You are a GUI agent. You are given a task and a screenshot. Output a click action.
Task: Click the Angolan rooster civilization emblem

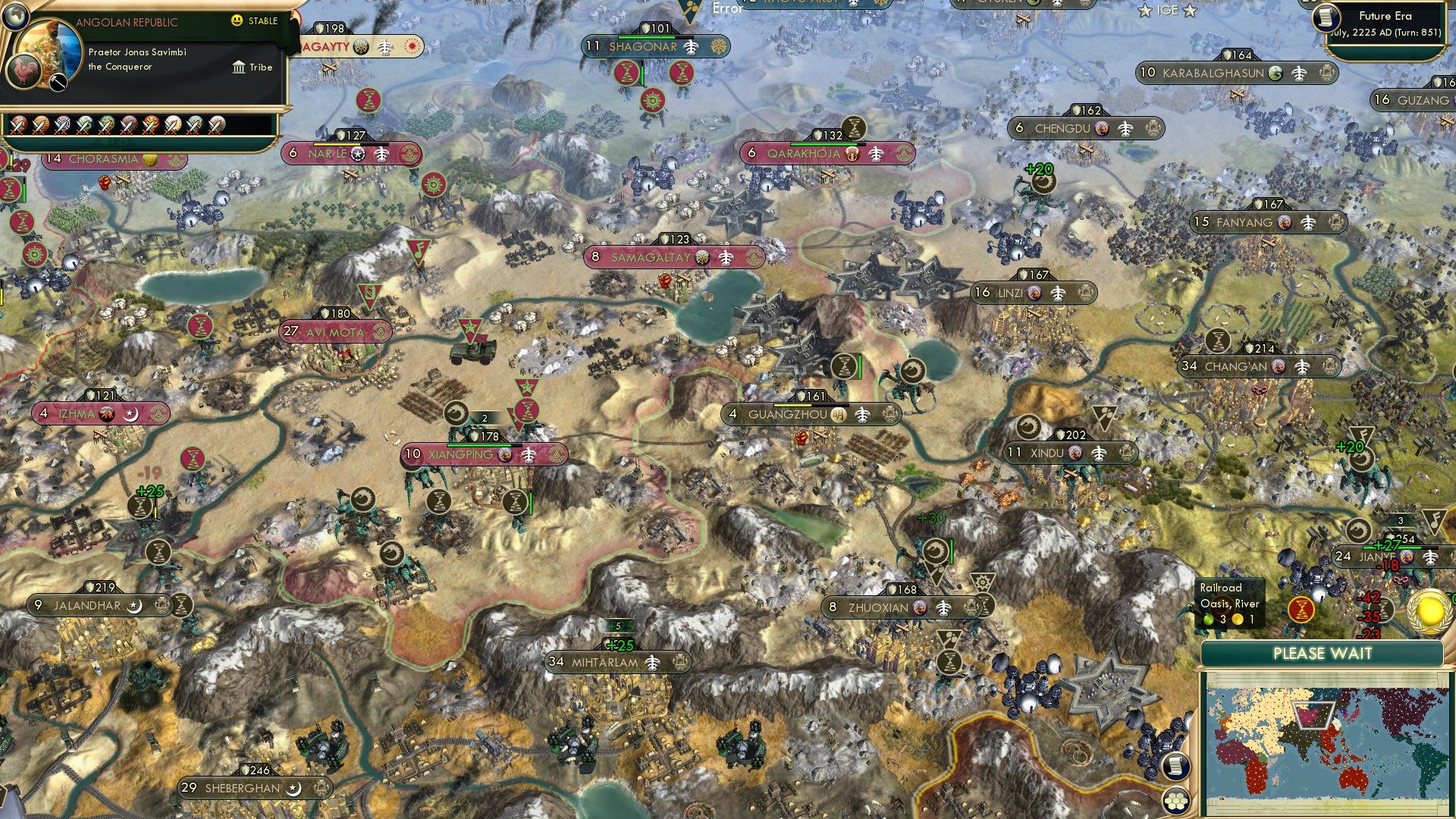24,72
